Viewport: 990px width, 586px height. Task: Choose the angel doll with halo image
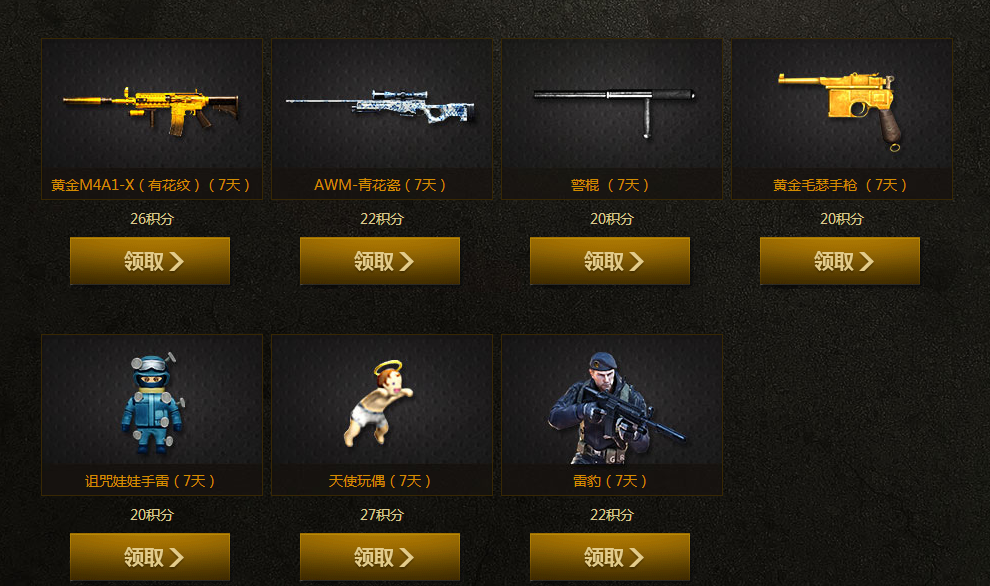[x=382, y=403]
